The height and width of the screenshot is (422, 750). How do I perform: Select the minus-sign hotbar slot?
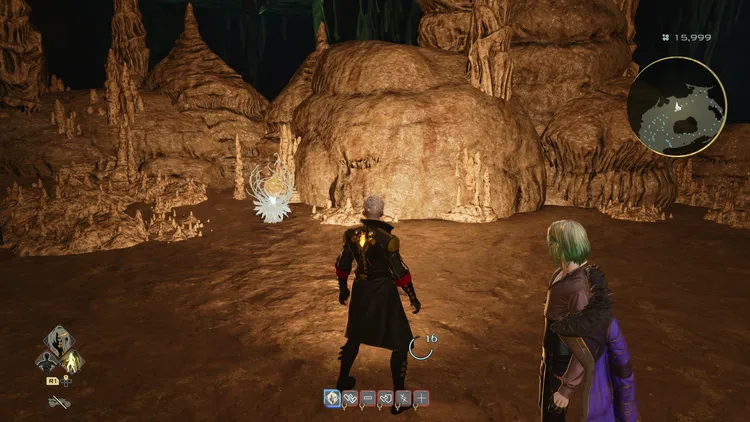pos(368,398)
